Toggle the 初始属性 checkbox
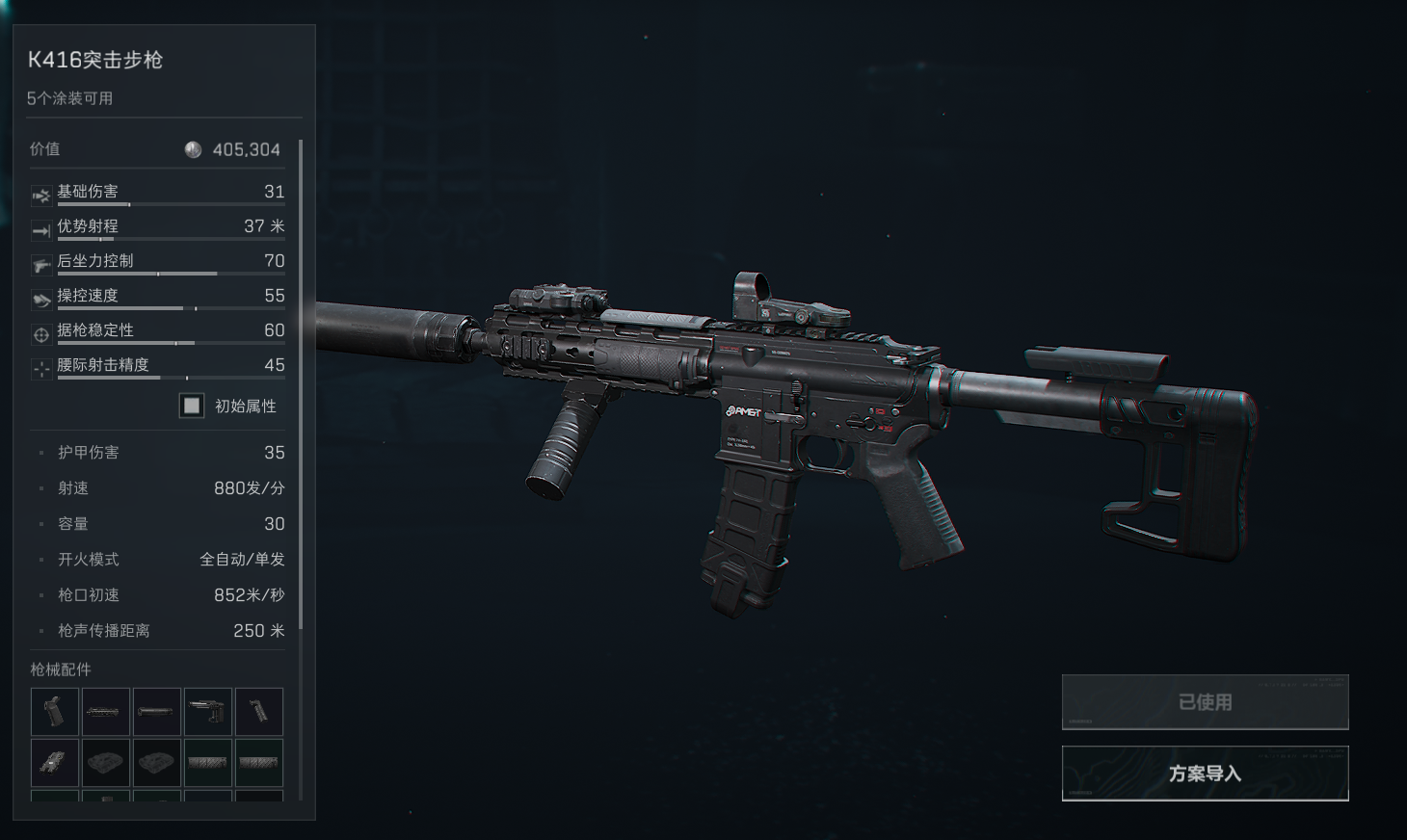The width and height of the screenshot is (1407, 840). click(x=192, y=406)
